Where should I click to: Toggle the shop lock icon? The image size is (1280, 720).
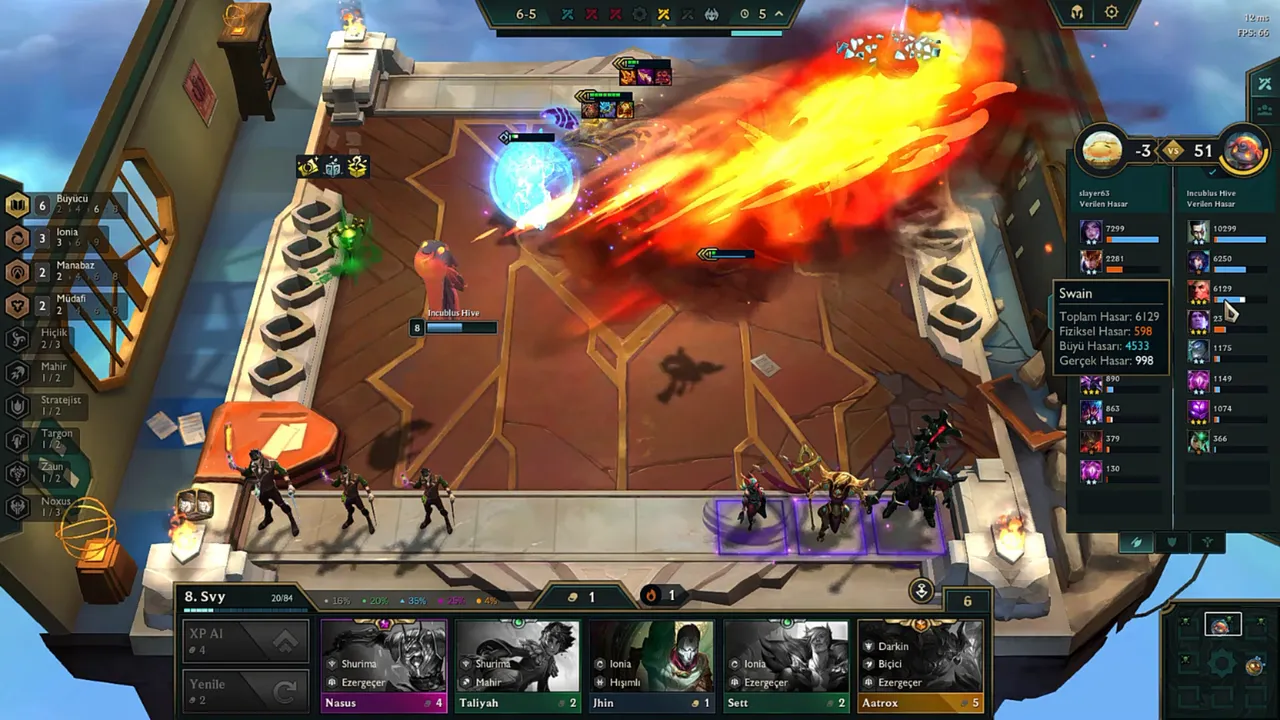(921, 590)
